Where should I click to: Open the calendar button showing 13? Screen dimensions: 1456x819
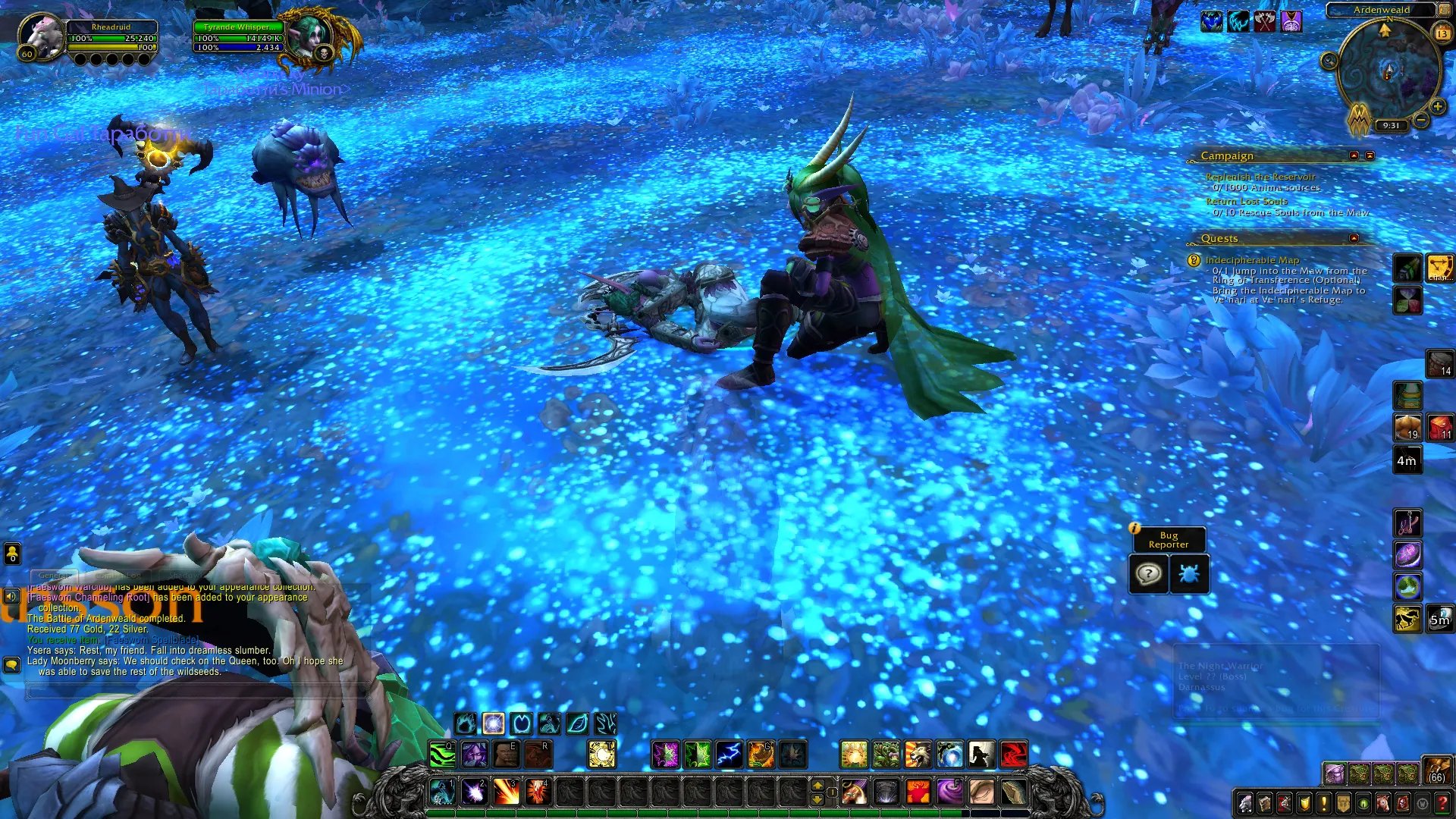point(1442,33)
